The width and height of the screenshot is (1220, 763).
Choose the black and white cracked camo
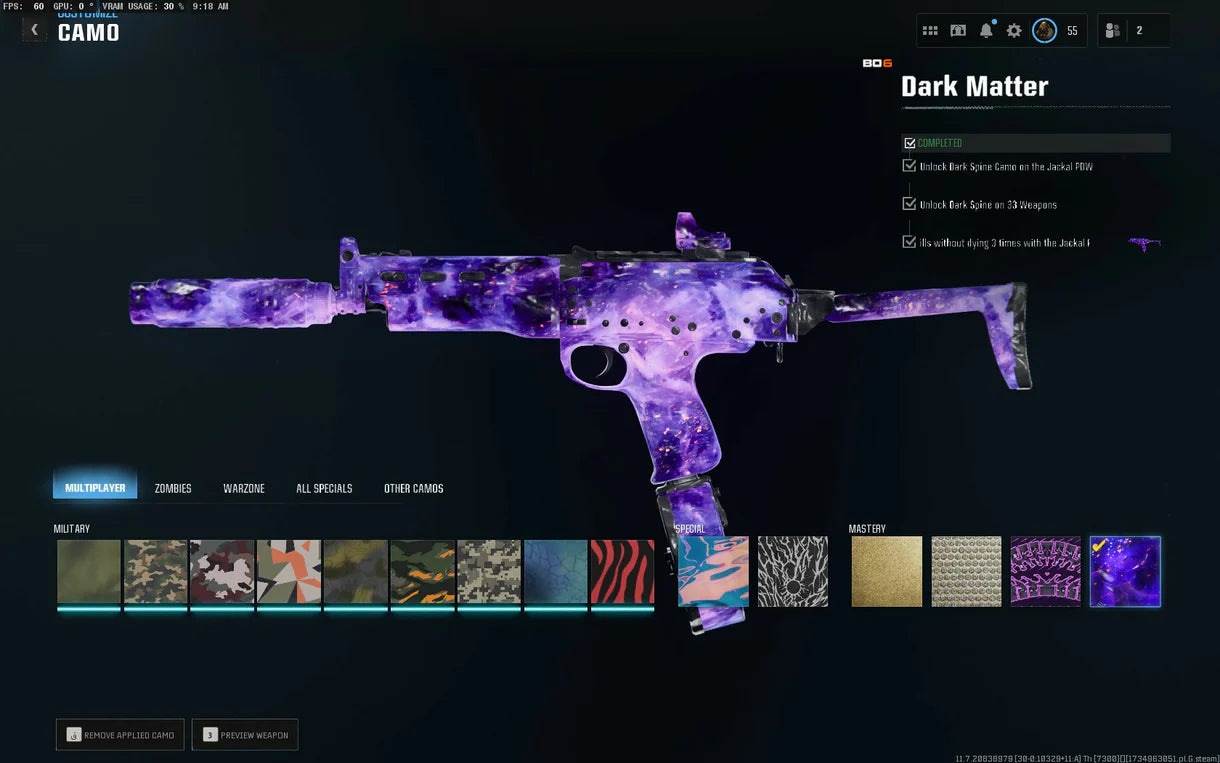[792, 572]
